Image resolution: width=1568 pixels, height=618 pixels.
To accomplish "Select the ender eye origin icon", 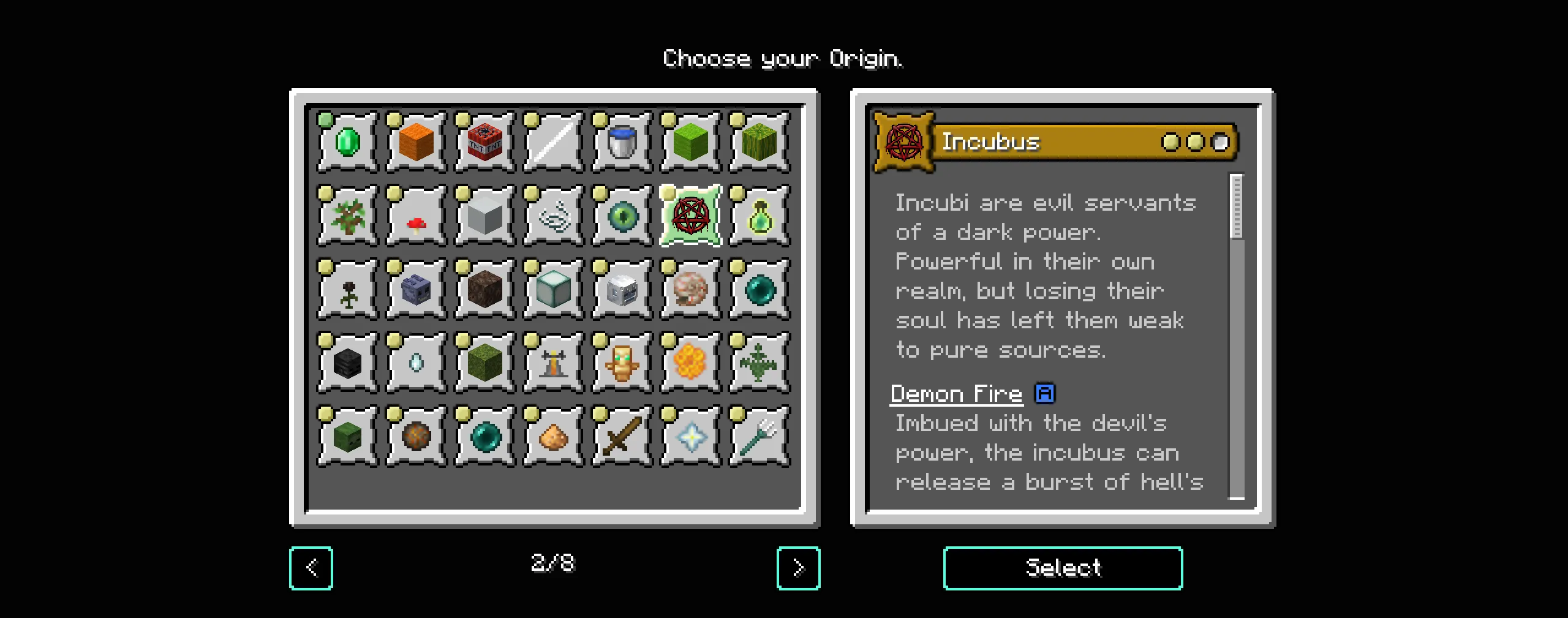I will (622, 216).
